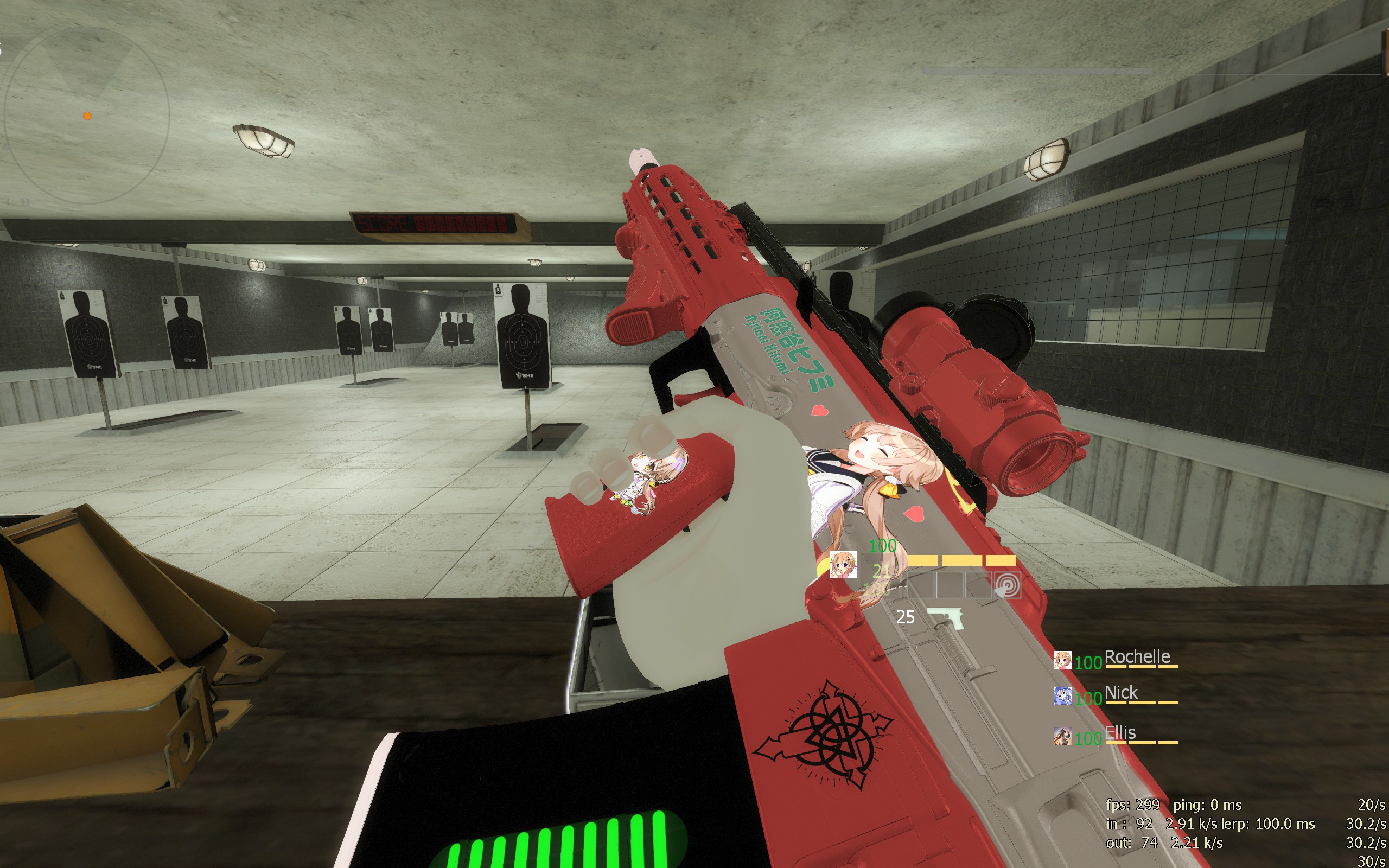
Task: Select teammate Rochelle in the team list
Action: click(x=1136, y=658)
